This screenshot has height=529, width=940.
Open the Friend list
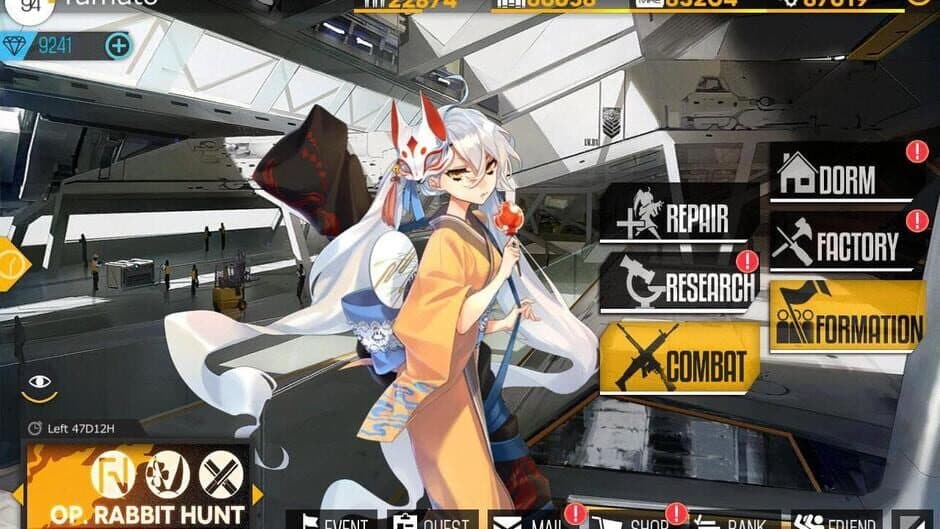click(836, 521)
